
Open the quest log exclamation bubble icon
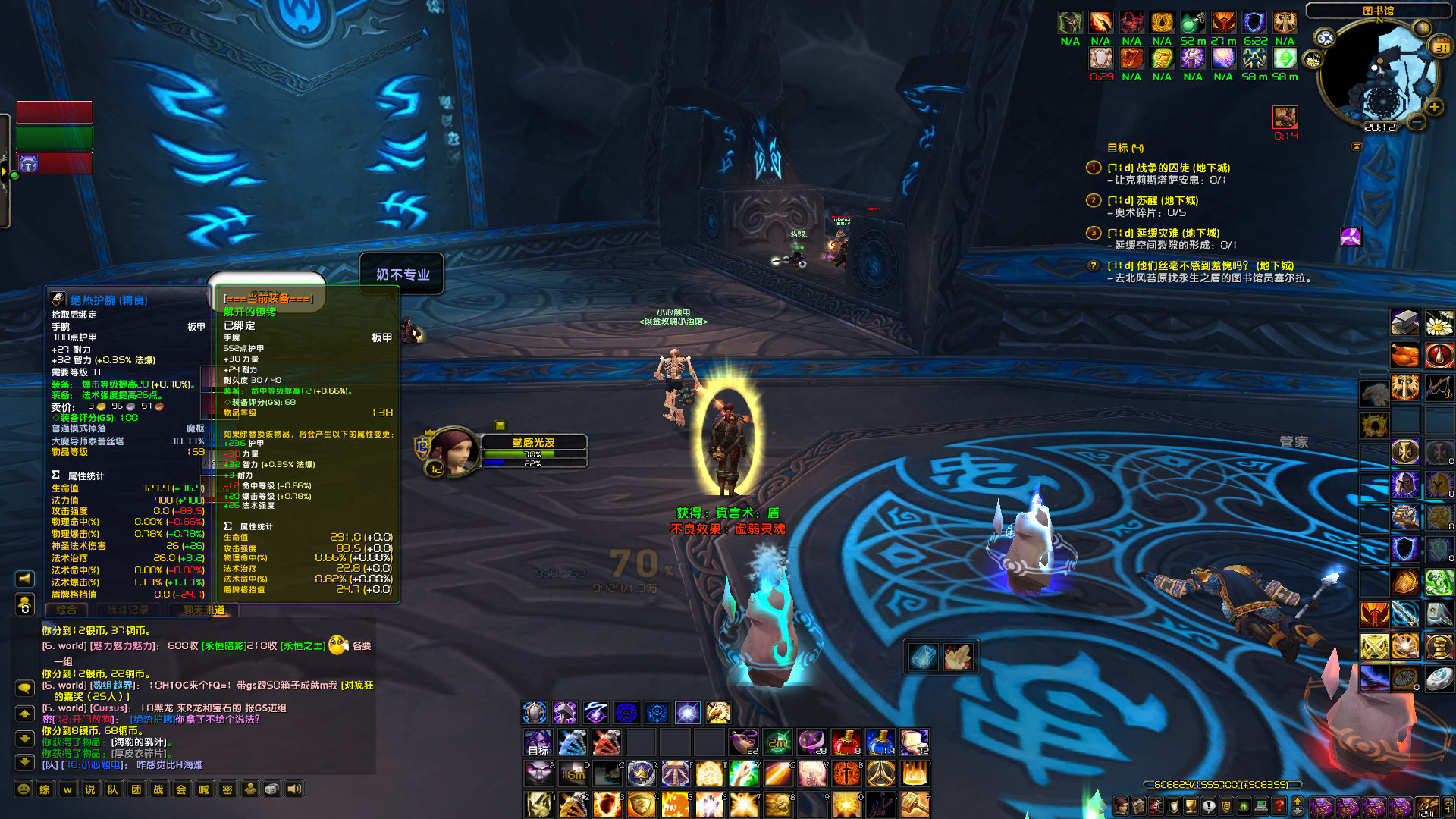click(x=1209, y=805)
